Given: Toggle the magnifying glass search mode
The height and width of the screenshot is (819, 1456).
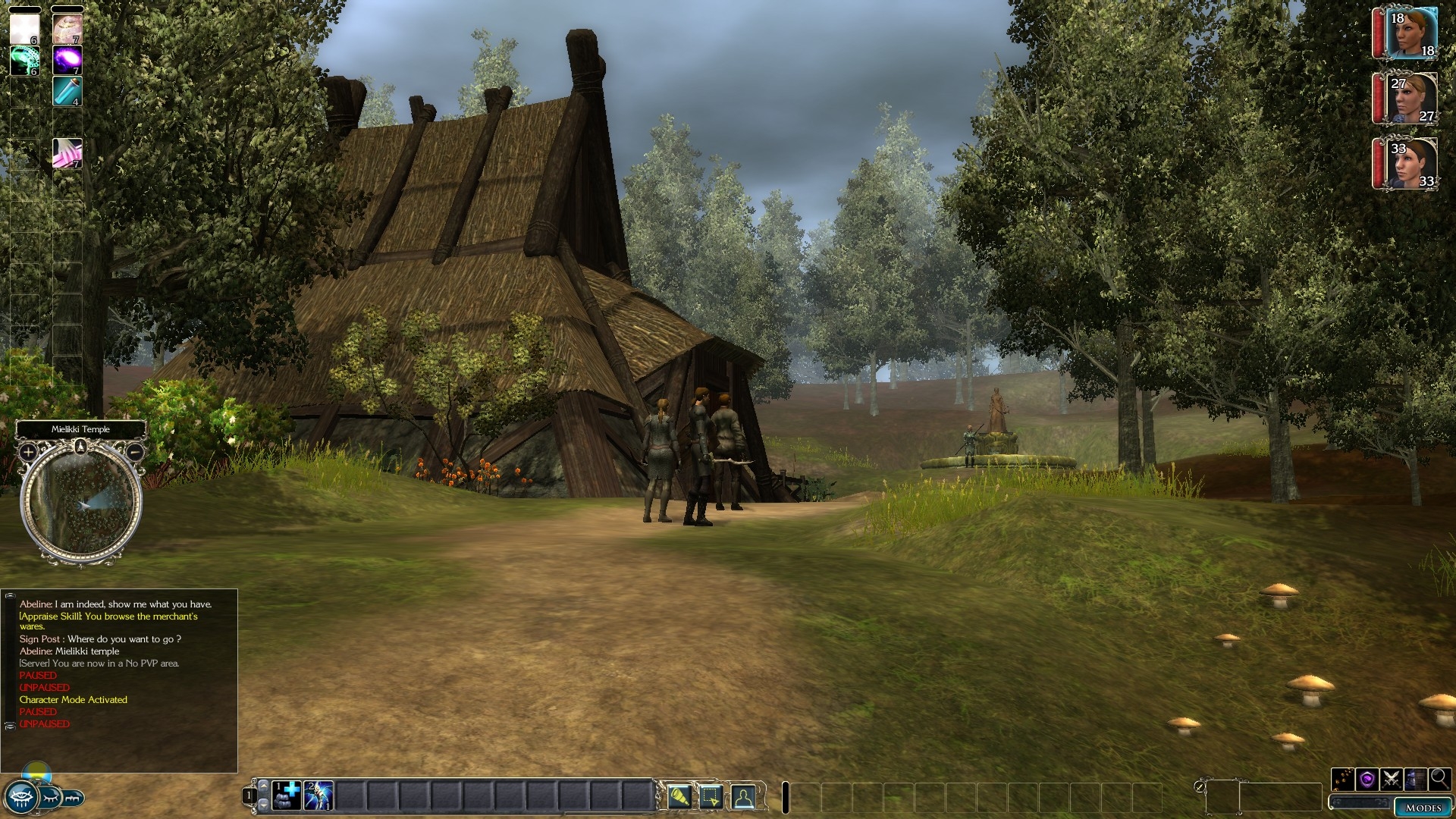Looking at the screenshot, I should pyautogui.click(x=1439, y=780).
